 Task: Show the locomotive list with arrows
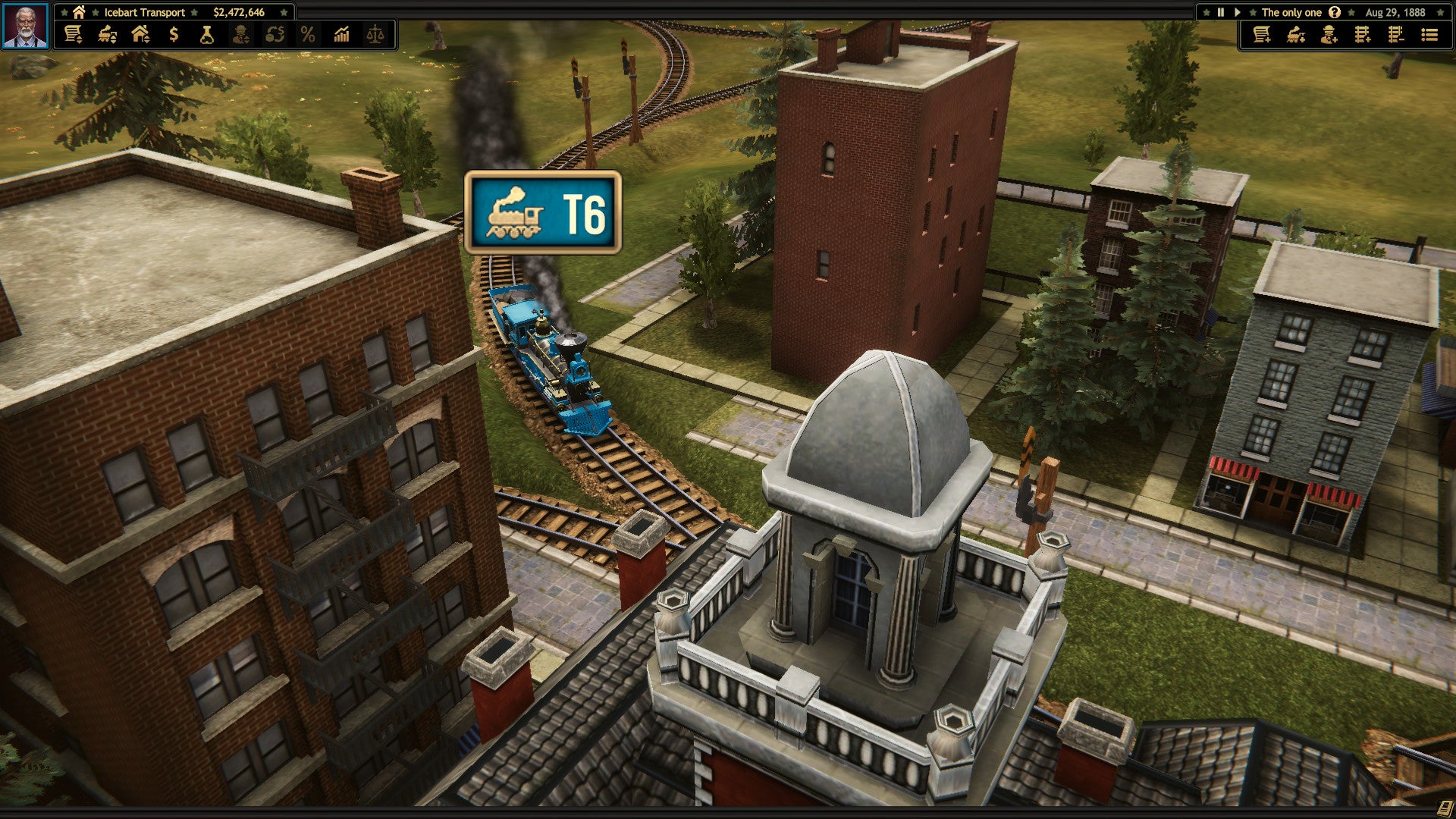click(107, 35)
